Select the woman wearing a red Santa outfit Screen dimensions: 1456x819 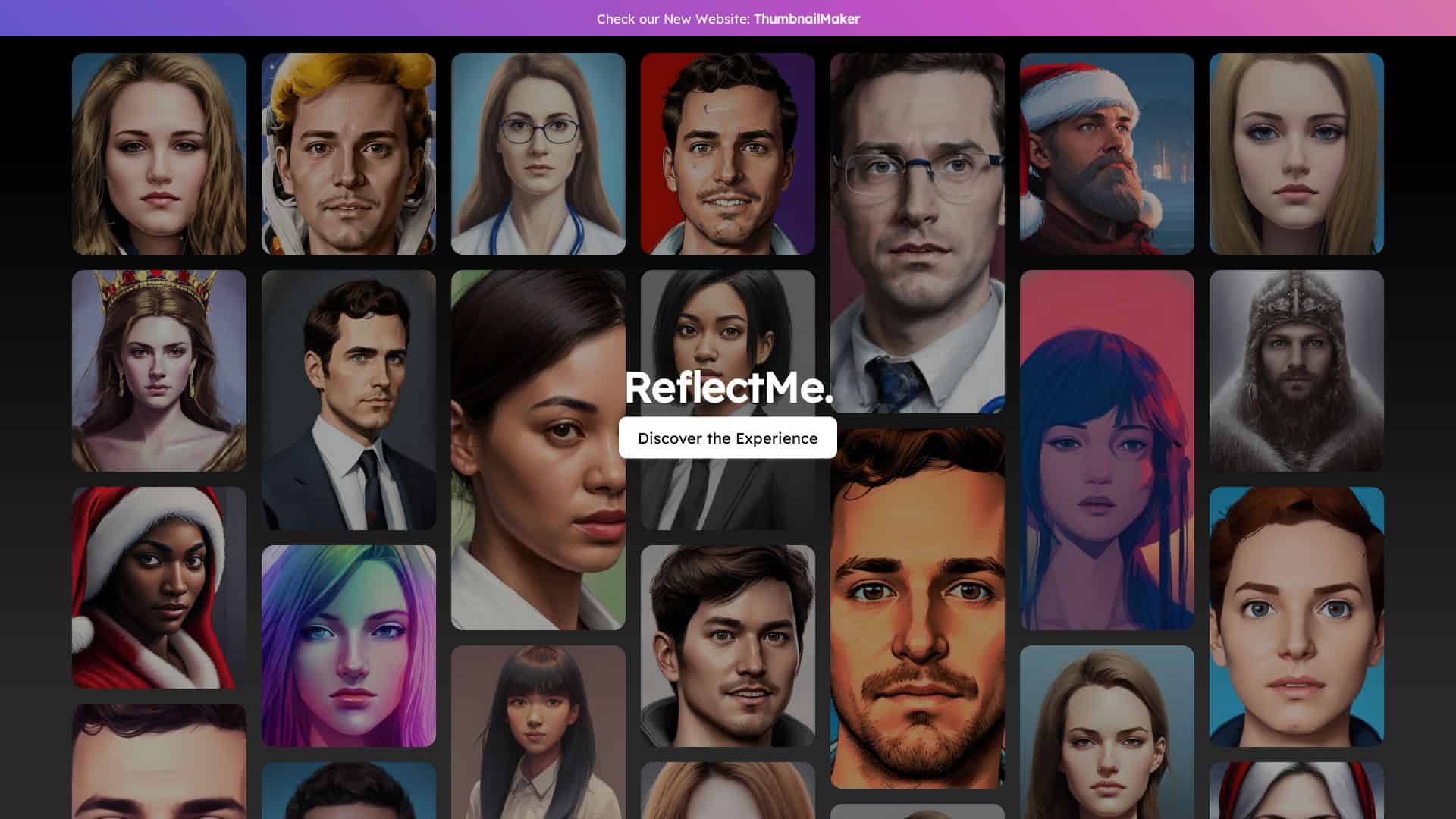[x=159, y=588]
